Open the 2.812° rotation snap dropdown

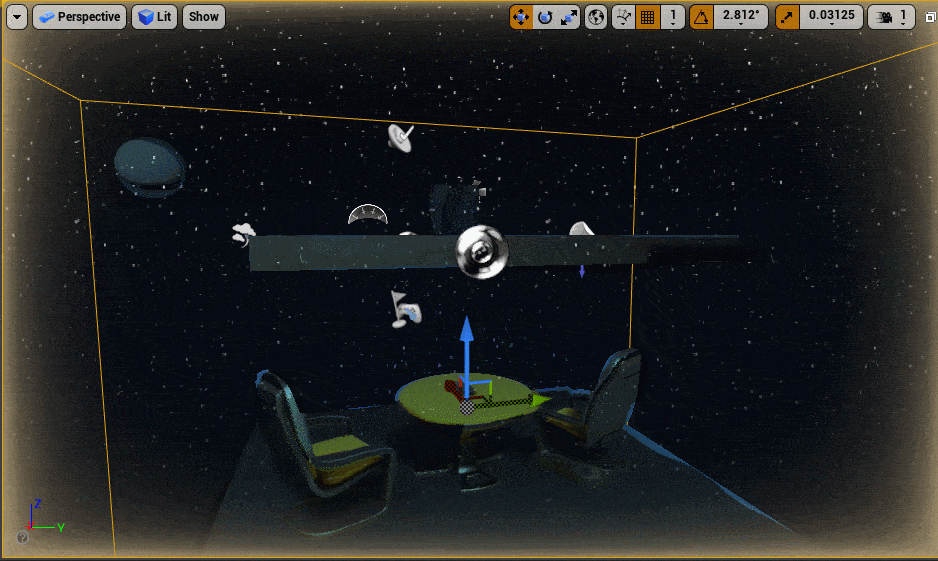tap(740, 17)
